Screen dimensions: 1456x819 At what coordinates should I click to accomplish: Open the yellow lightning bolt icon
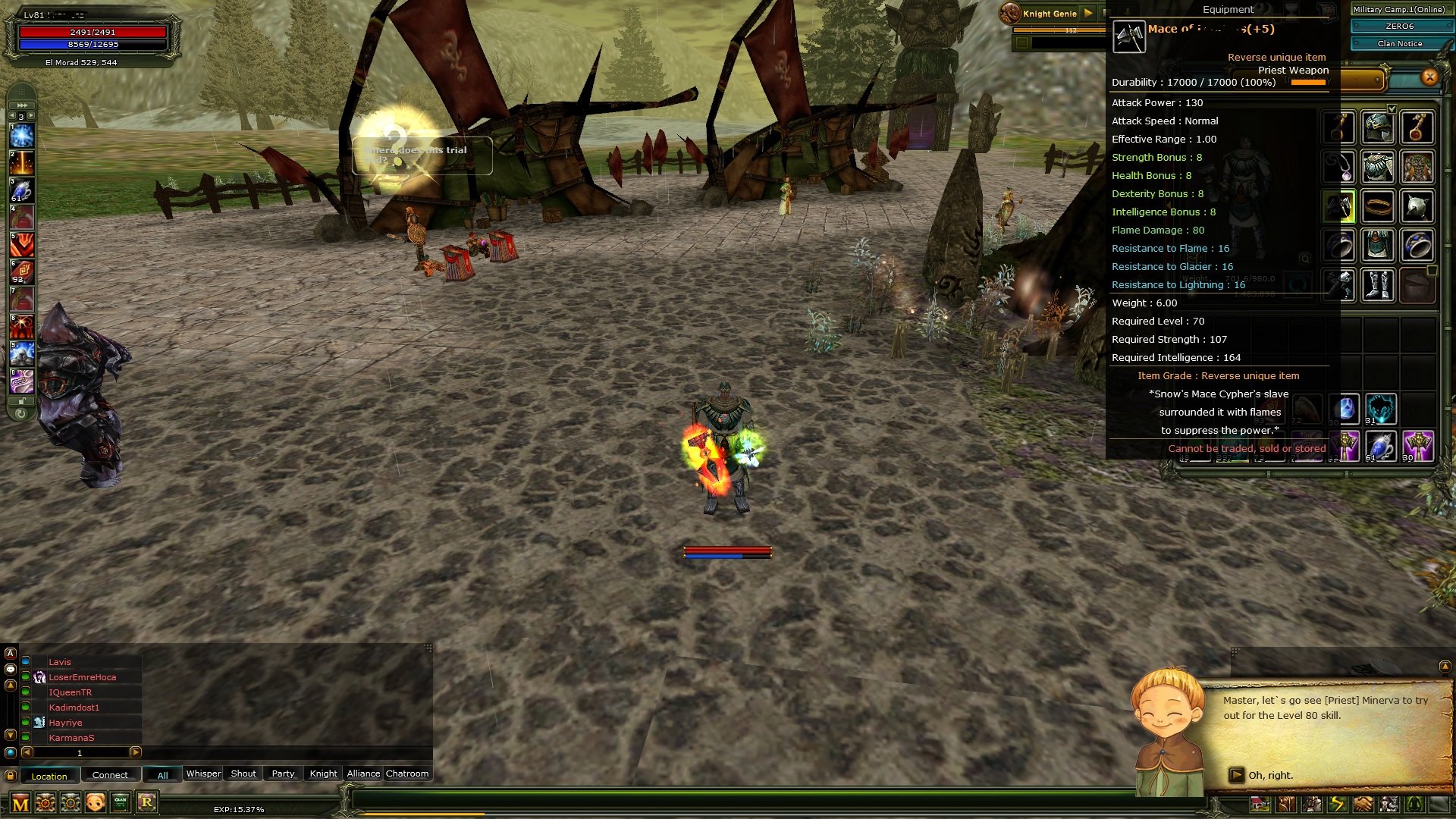point(1338,803)
